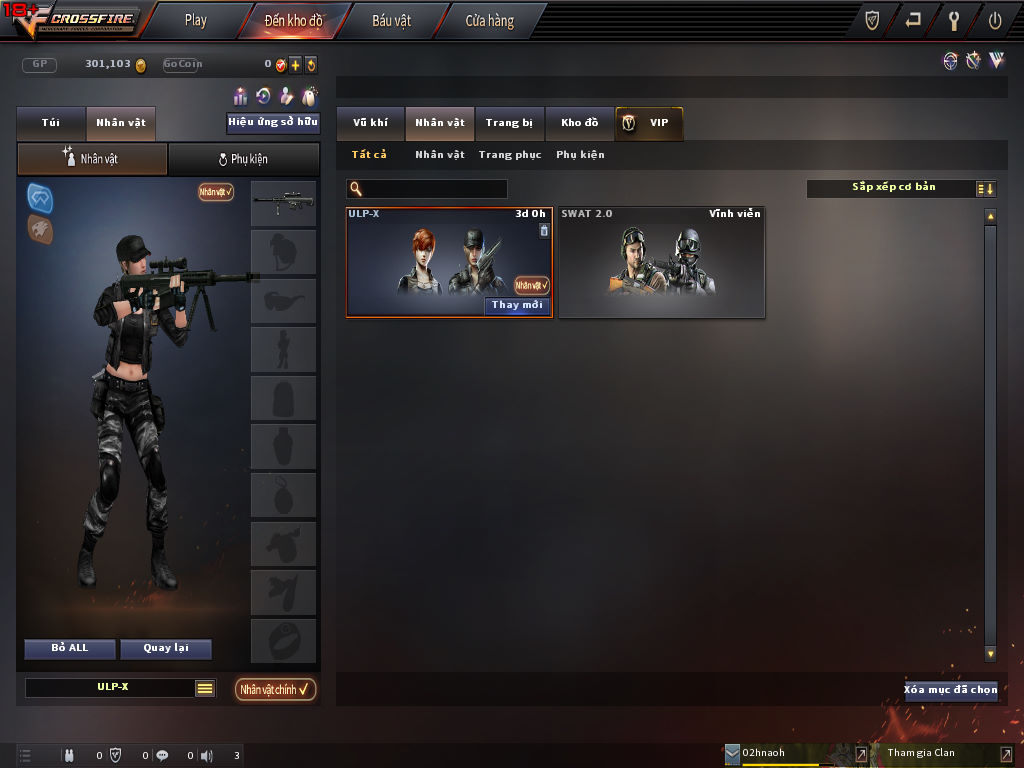Open the Play menu

[196, 20]
